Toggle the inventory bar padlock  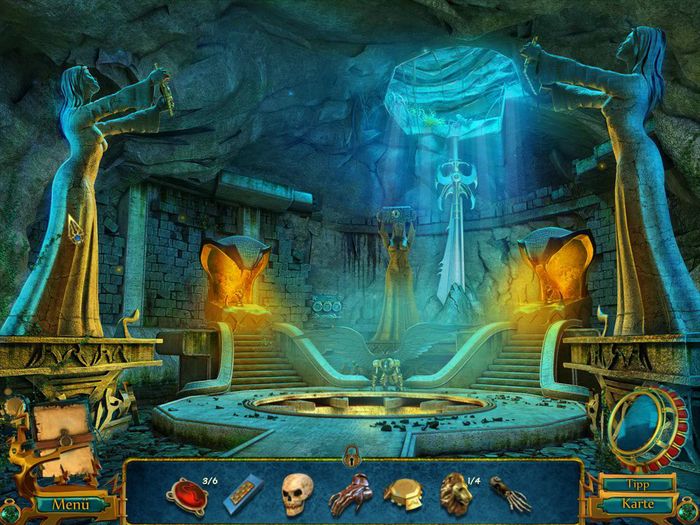click(351, 456)
